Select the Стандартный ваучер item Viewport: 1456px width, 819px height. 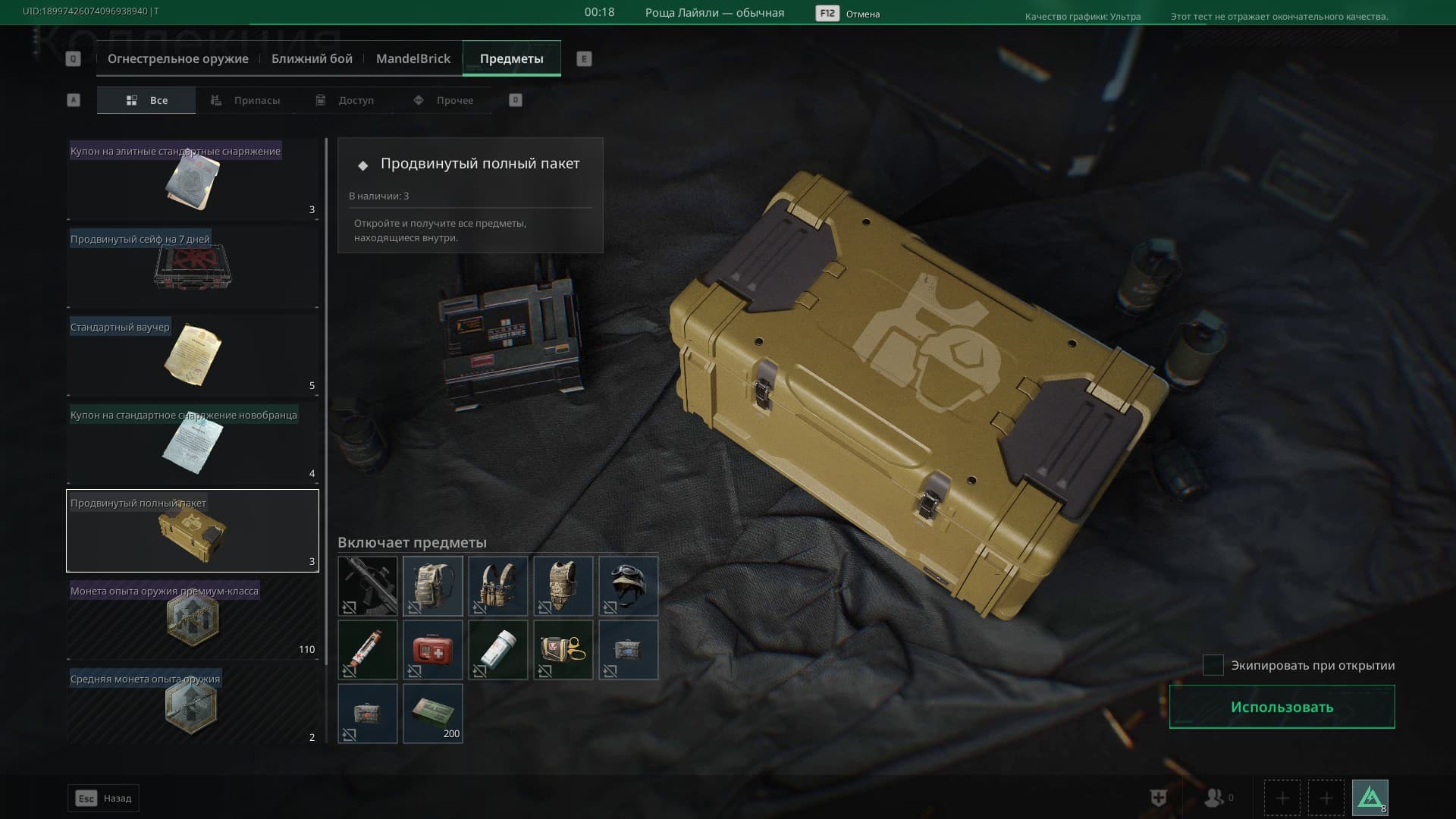click(193, 356)
